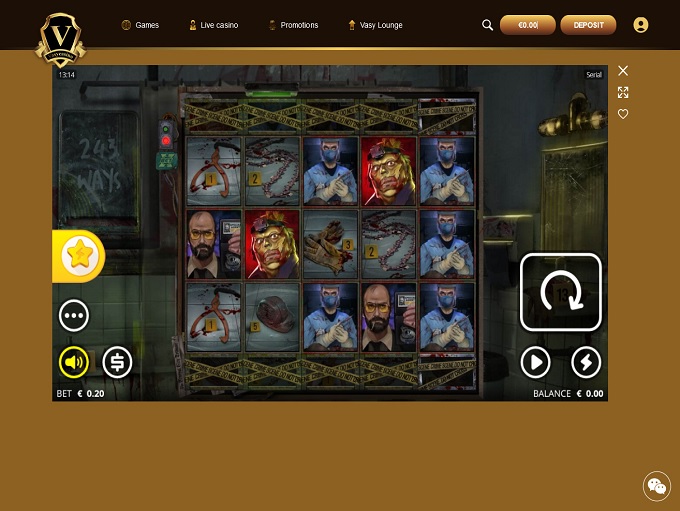Open the site search magnifier
Image resolution: width=680 pixels, height=511 pixels.
(x=488, y=25)
